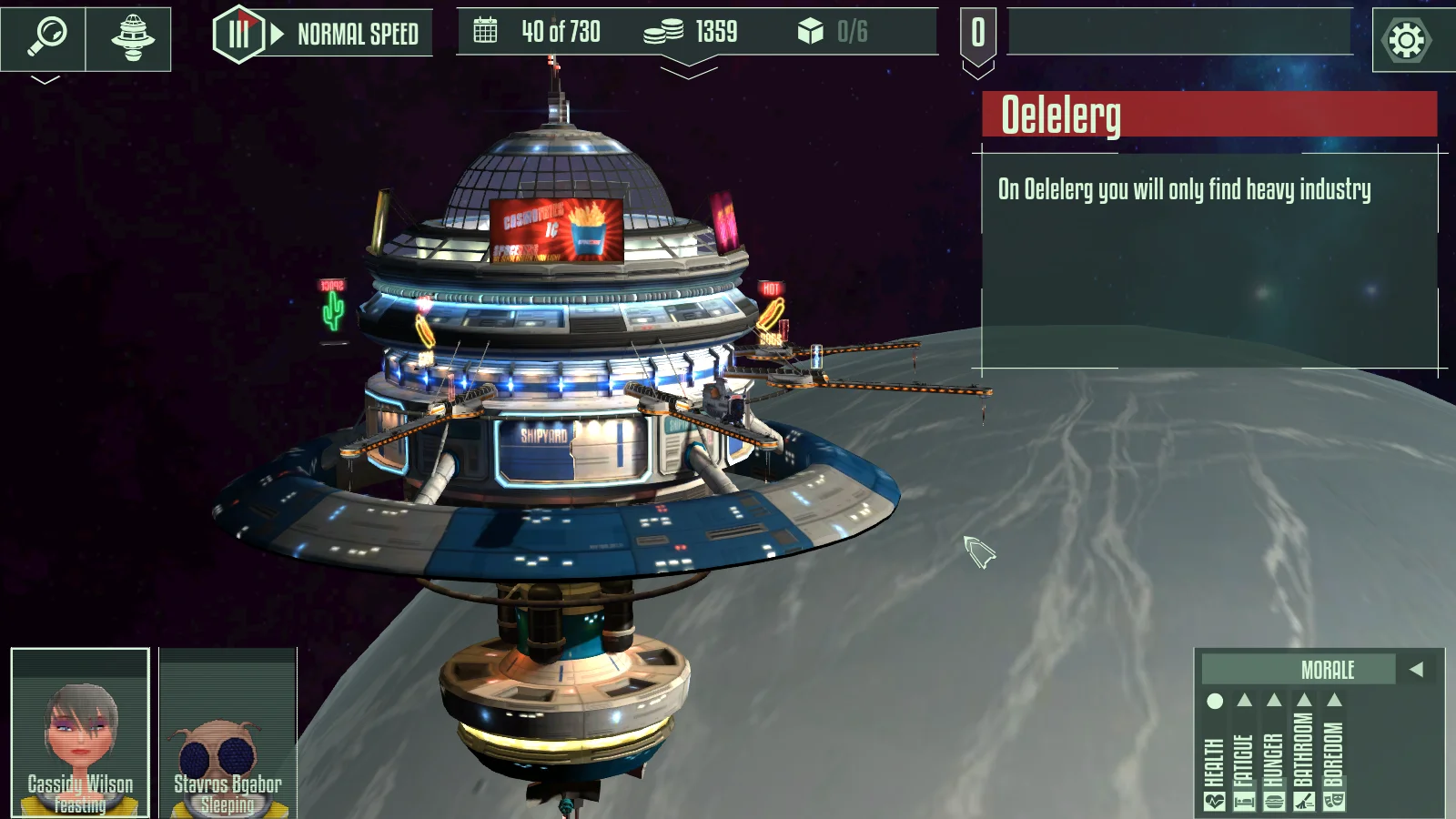The image size is (1456, 819).
Task: Click the Health stat icon
Action: (x=1214, y=802)
